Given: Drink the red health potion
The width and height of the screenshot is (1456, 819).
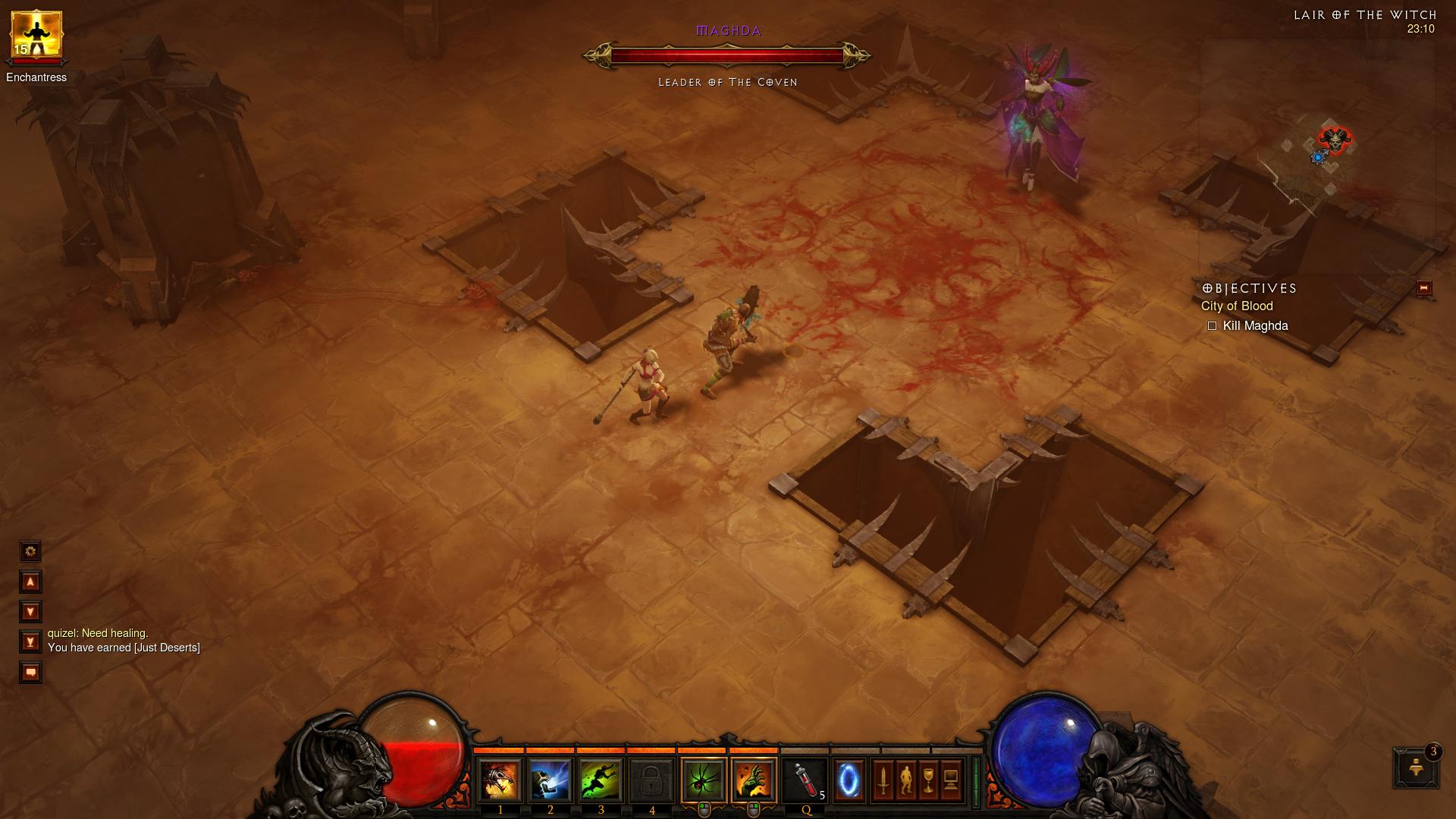Looking at the screenshot, I should pyautogui.click(x=805, y=780).
